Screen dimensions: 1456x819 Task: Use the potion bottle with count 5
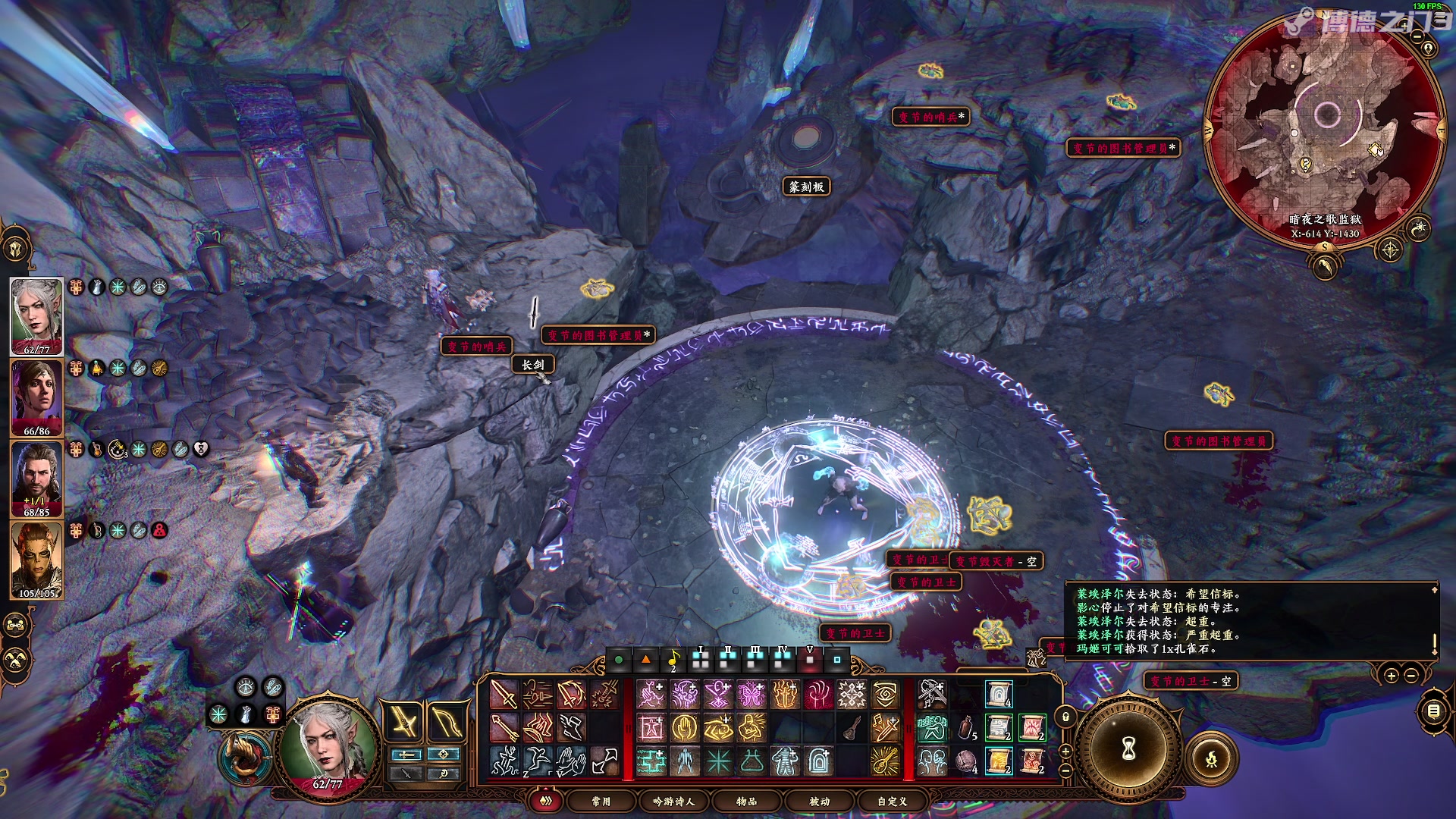(x=965, y=728)
